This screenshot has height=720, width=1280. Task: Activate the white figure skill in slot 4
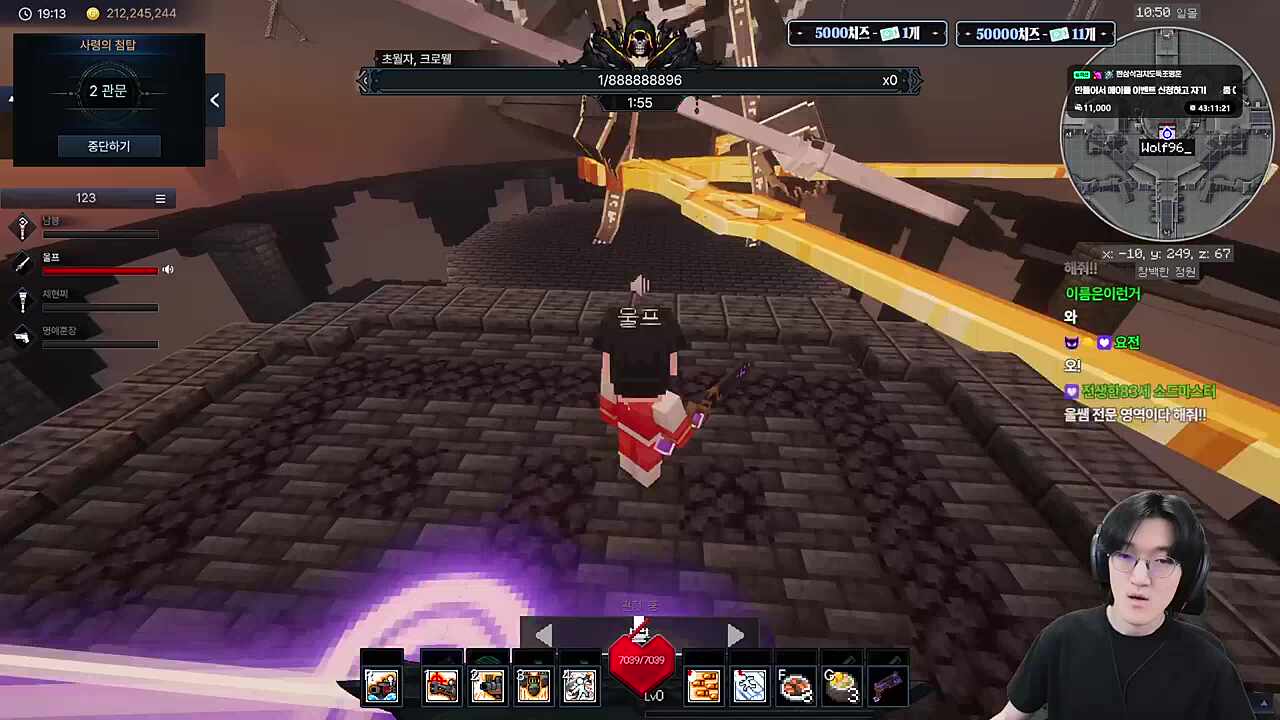pos(579,686)
